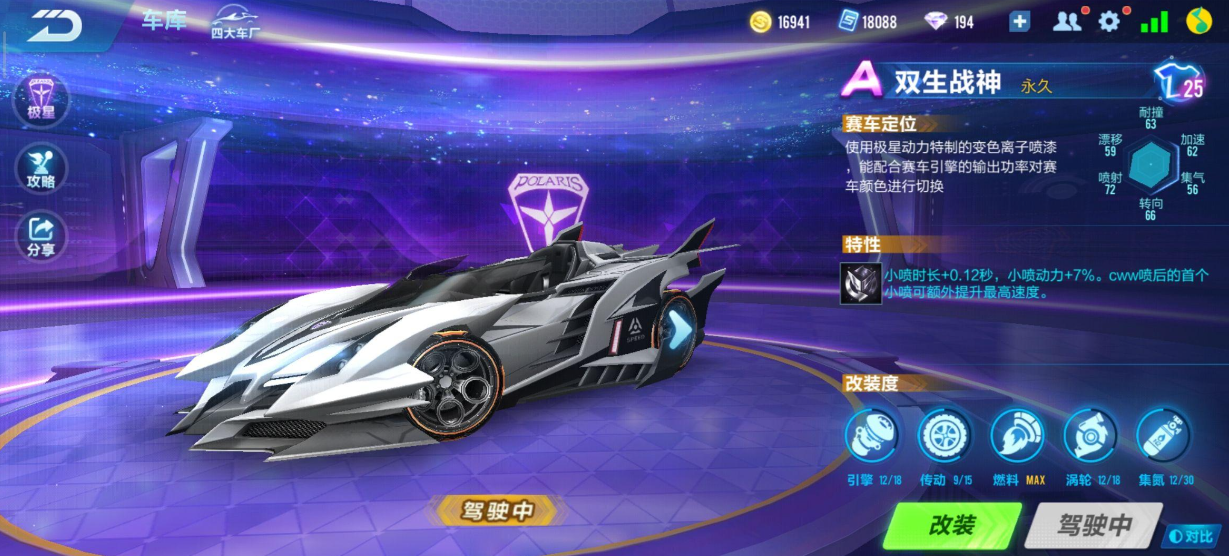The height and width of the screenshot is (556, 1229).
Task: Select the 传动 transmission upgrade
Action: (945, 437)
